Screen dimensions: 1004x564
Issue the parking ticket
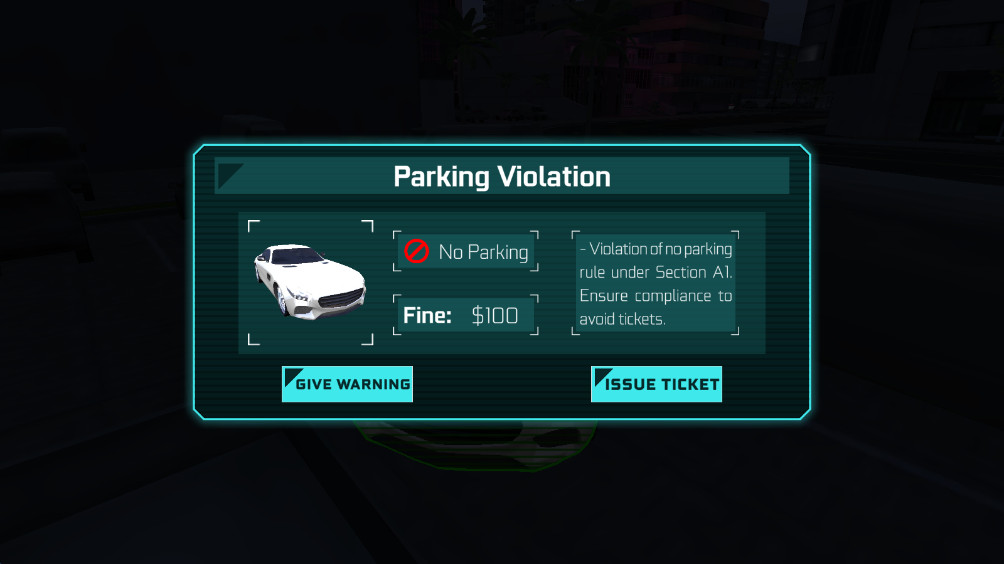pyautogui.click(x=656, y=384)
